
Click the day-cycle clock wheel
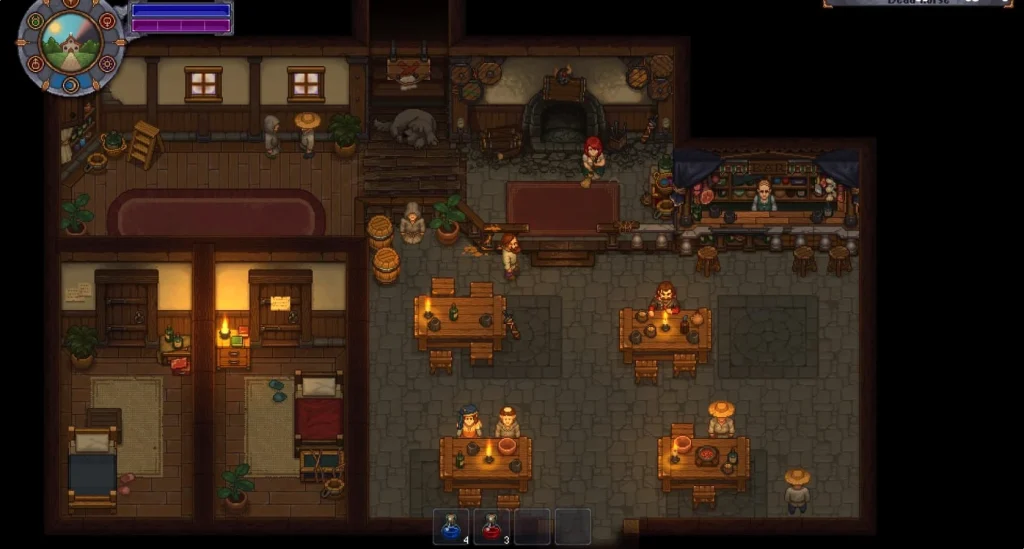71,45
